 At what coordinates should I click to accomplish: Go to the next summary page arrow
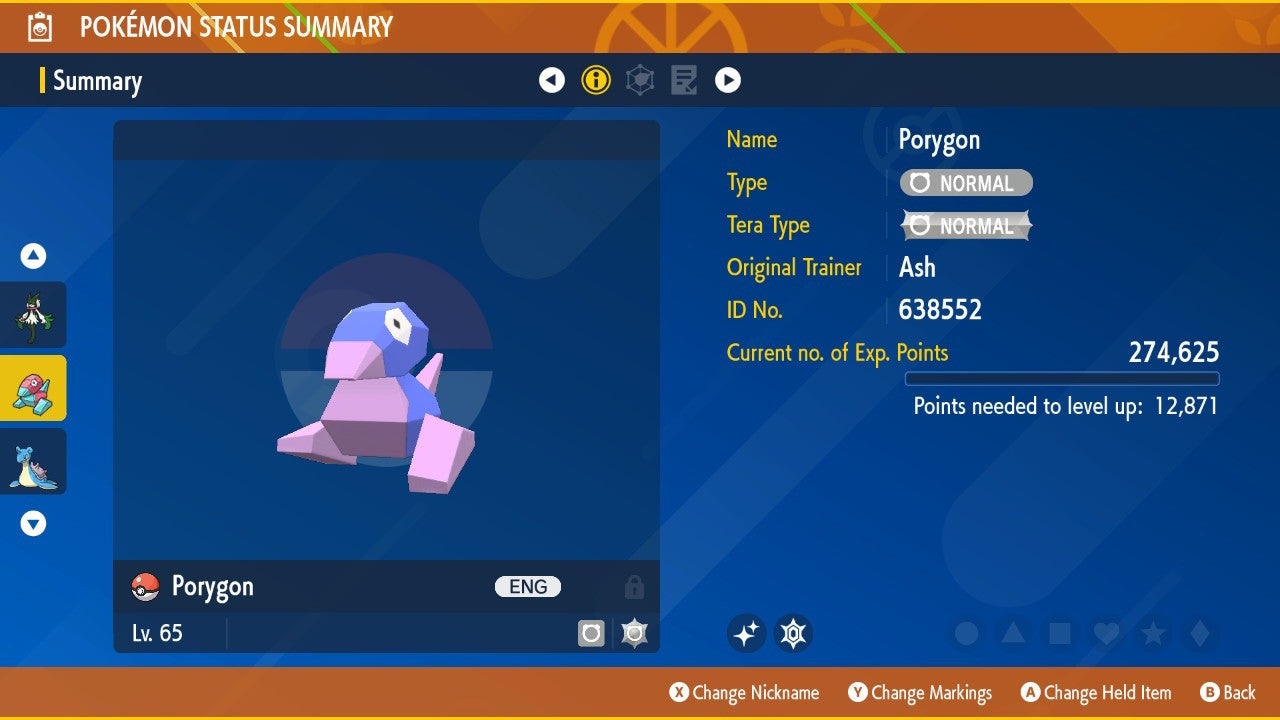[x=728, y=80]
